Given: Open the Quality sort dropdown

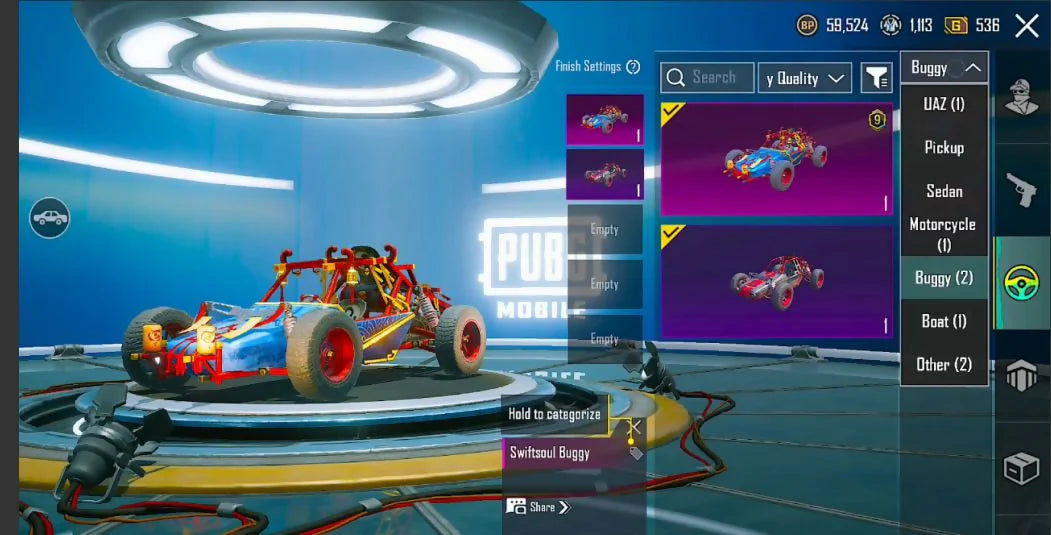Looking at the screenshot, I should coord(804,78).
